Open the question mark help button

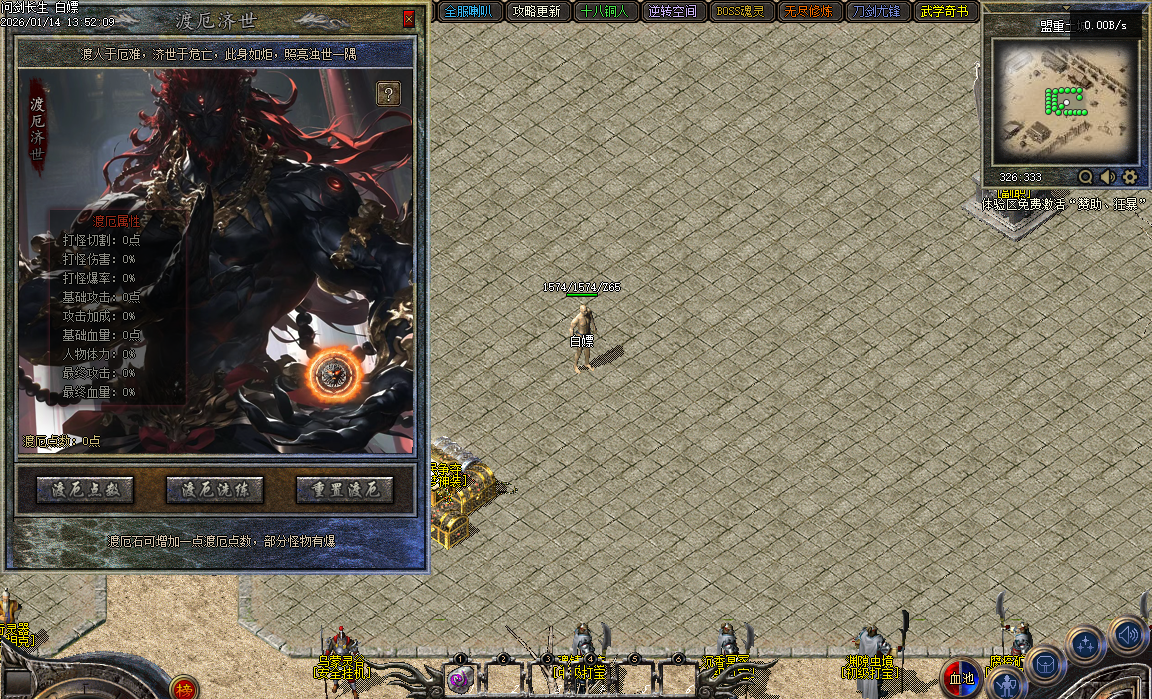(388, 94)
